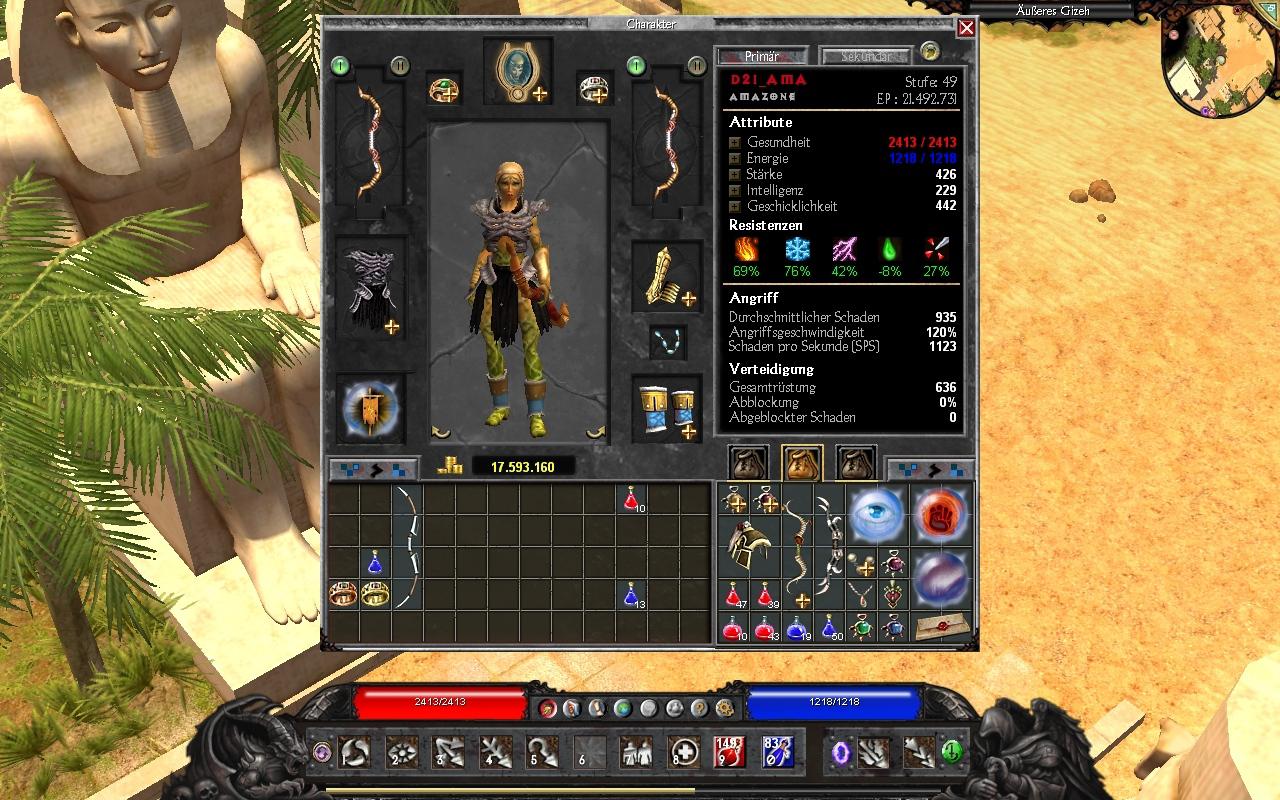Screen dimensions: 1280x800
Task: Select the Primär stats tab
Action: click(x=761, y=56)
